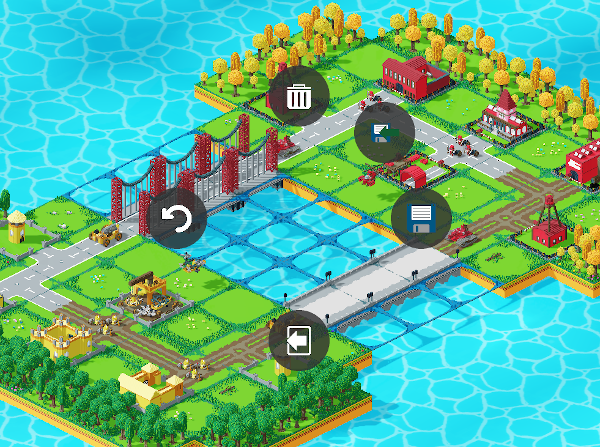Open the load game disk-with-arrow button
Image resolution: width=600 pixels, height=447 pixels.
[x=385, y=135]
